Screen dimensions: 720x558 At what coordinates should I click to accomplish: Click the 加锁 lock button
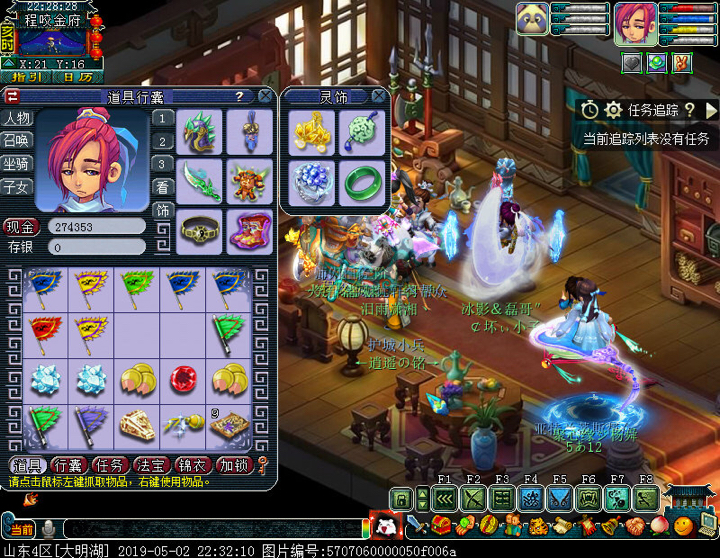point(233,465)
